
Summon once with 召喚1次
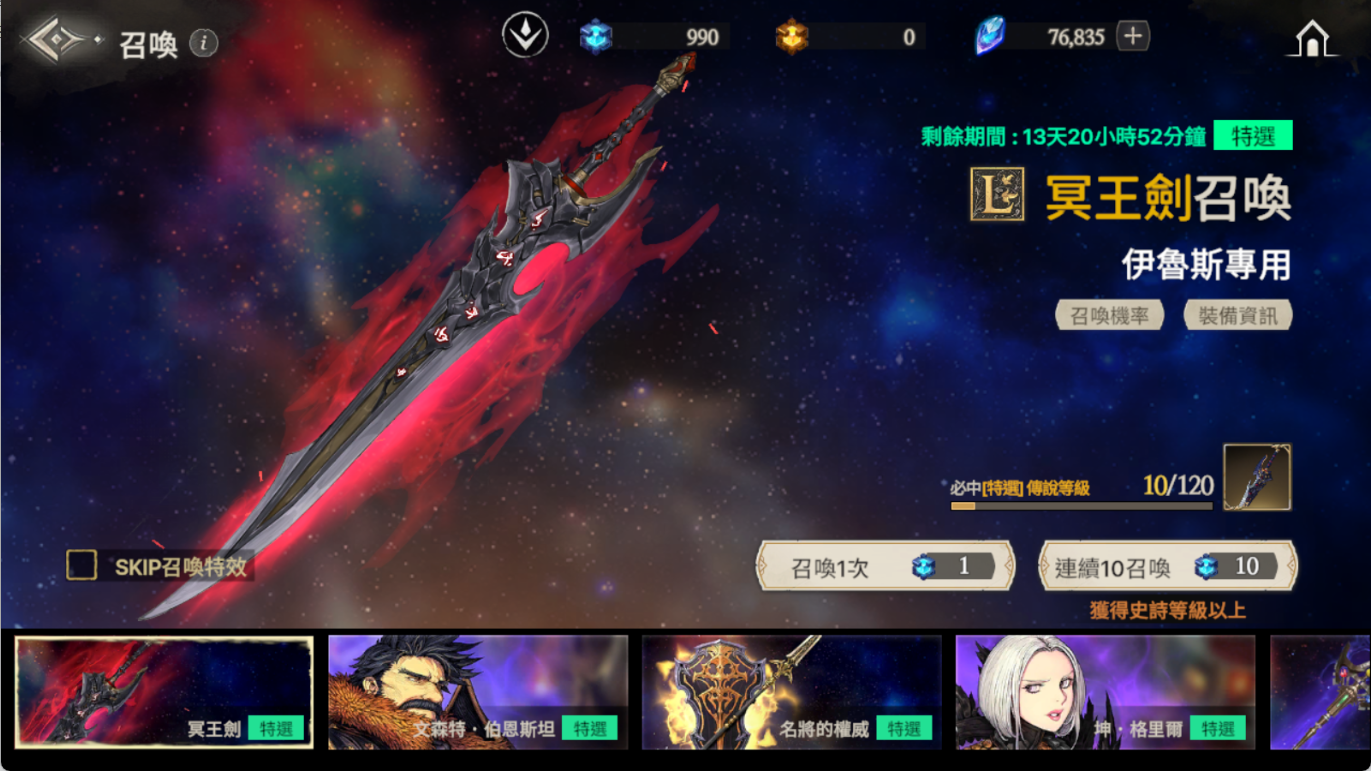885,567
